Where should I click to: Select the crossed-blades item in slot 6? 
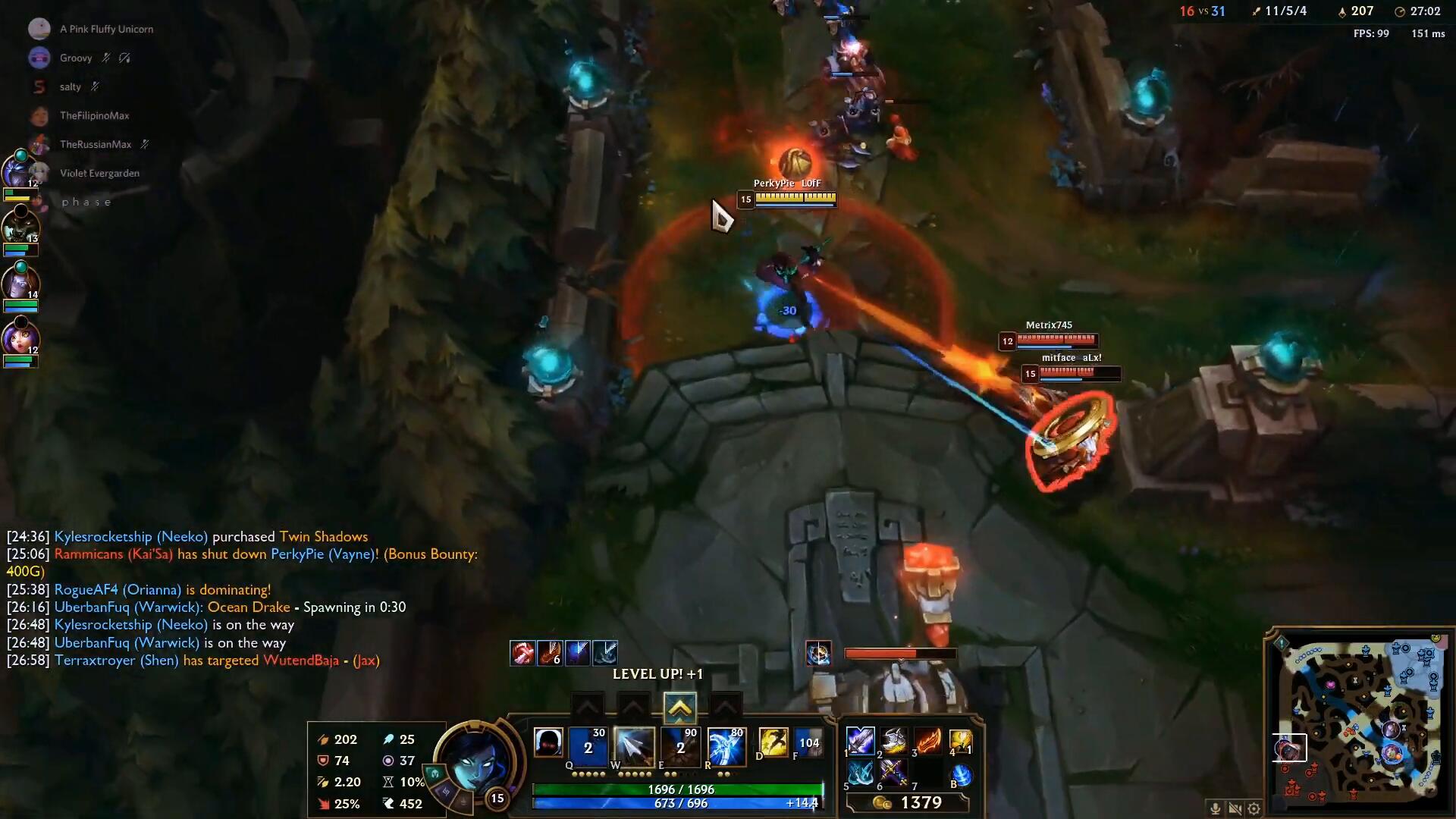pyautogui.click(x=895, y=774)
